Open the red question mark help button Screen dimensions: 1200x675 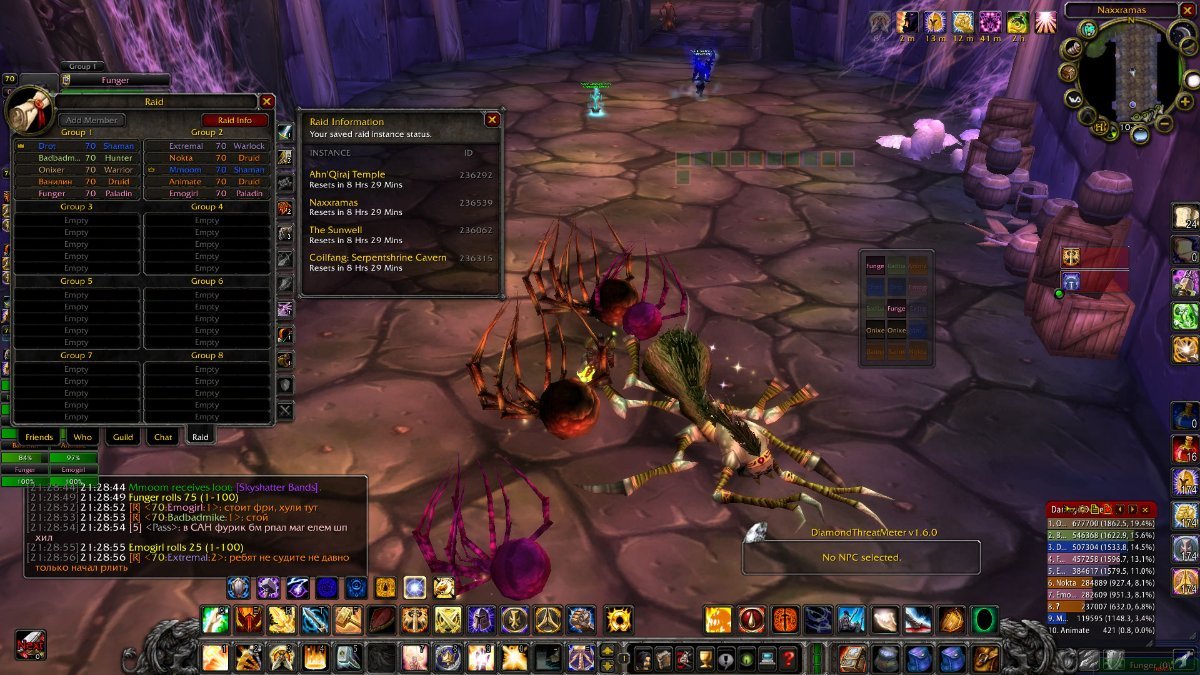[789, 657]
